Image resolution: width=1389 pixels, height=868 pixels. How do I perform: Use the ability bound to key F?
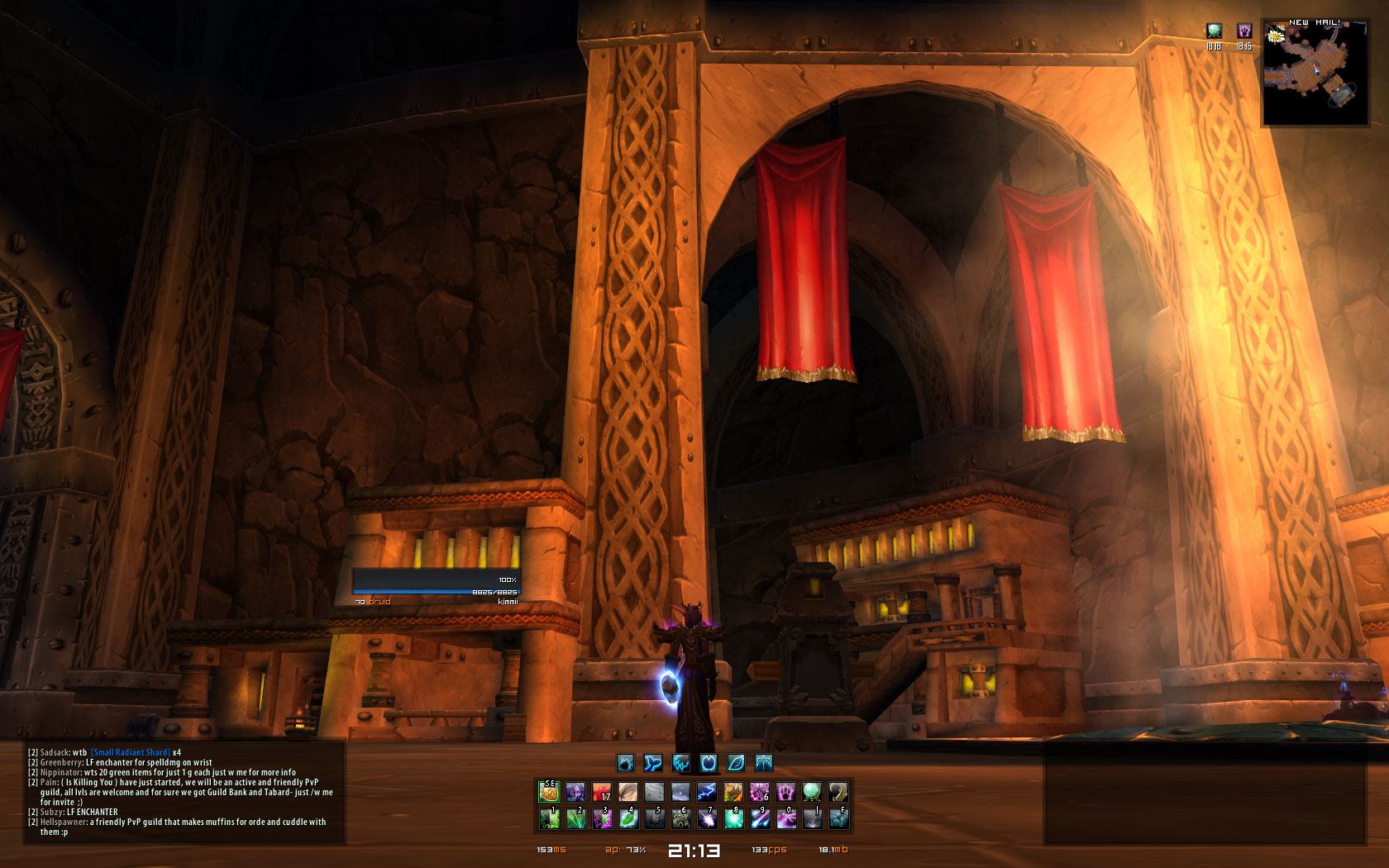(838, 818)
